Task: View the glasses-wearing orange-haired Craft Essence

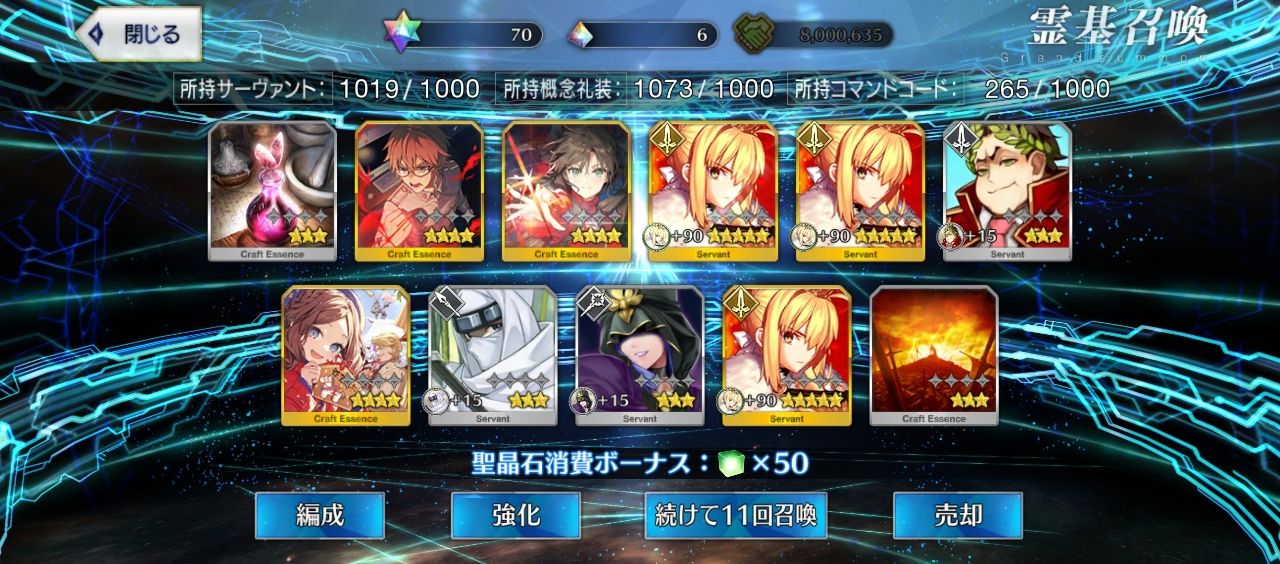Action: tap(419, 190)
